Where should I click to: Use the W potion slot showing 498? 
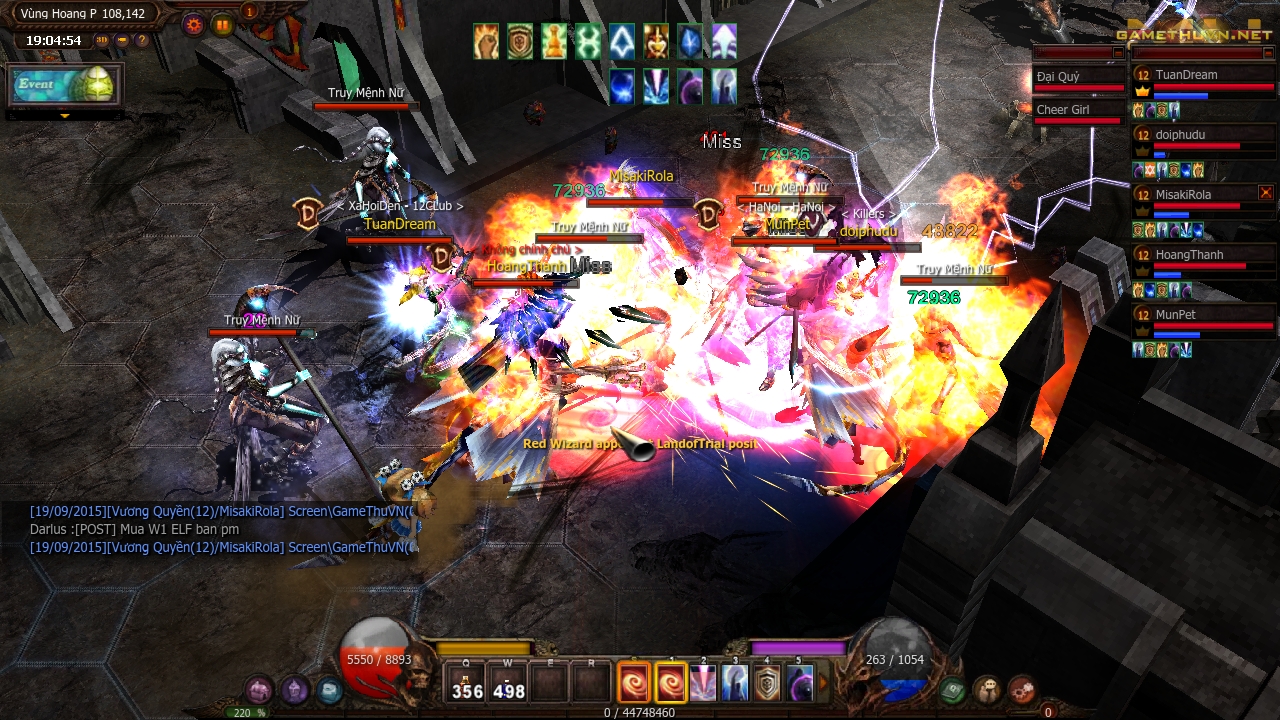(x=508, y=683)
